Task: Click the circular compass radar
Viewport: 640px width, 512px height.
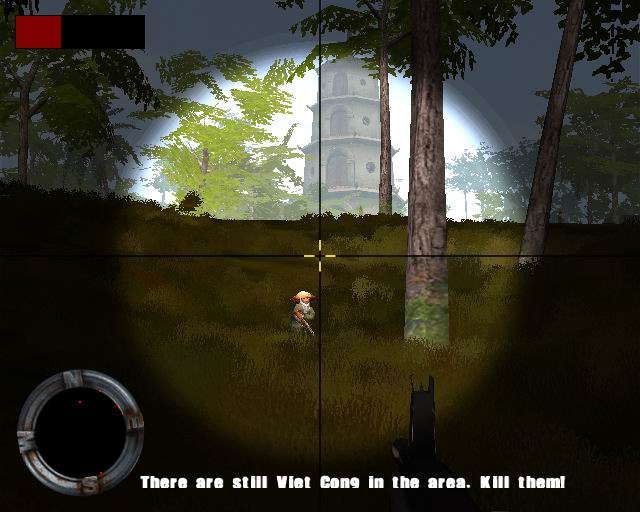Action: coord(80,431)
